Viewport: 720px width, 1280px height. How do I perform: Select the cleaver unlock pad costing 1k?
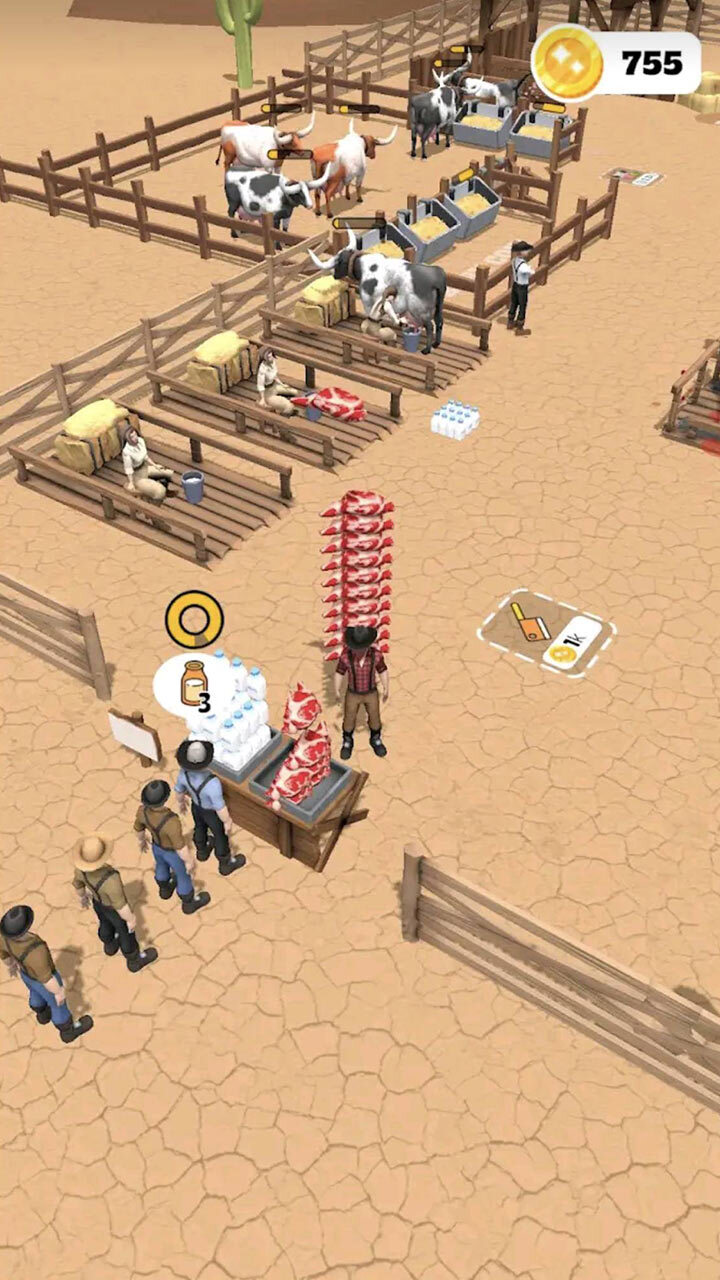(546, 632)
